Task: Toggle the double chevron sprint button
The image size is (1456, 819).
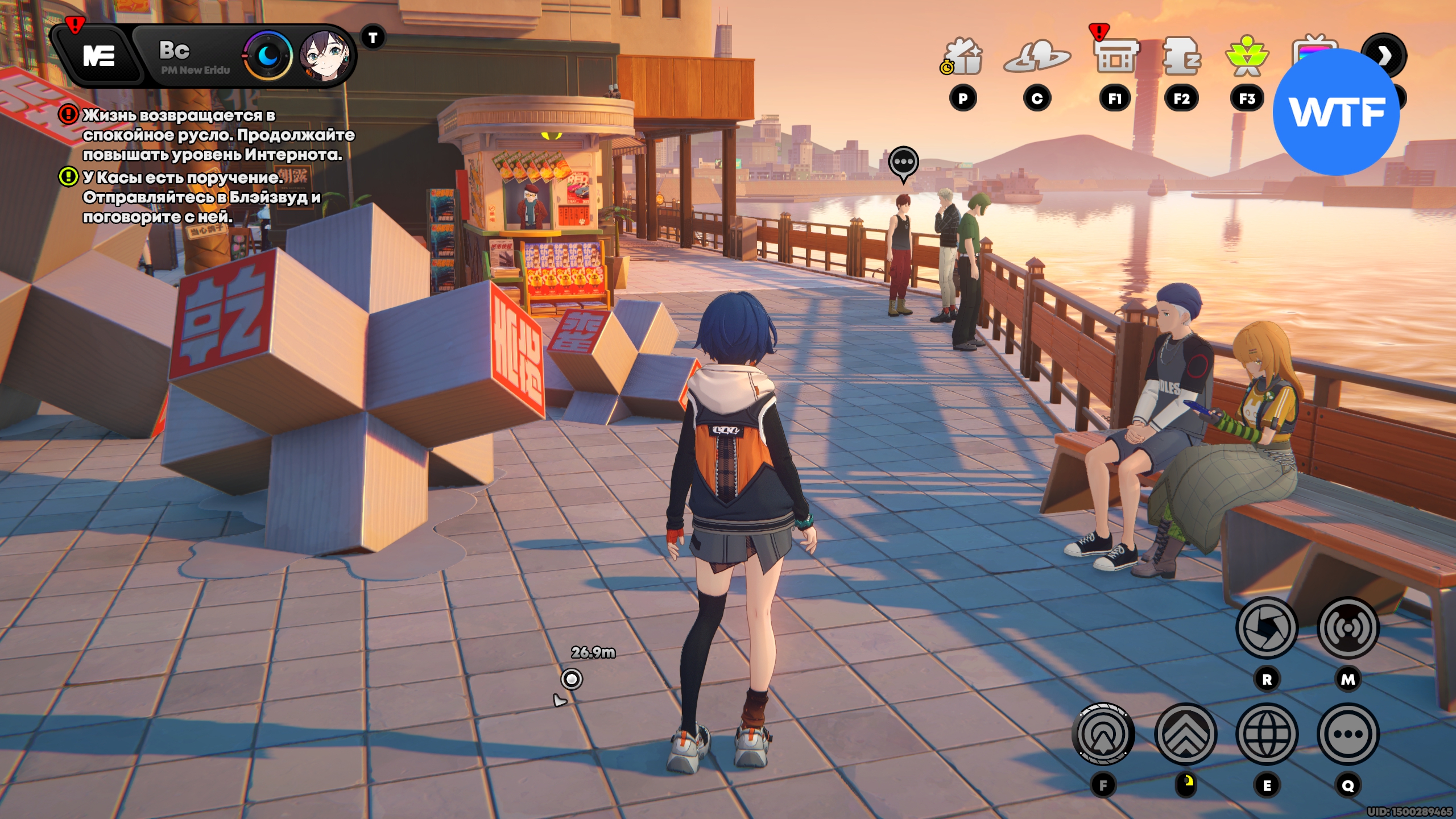Action: point(1186,734)
